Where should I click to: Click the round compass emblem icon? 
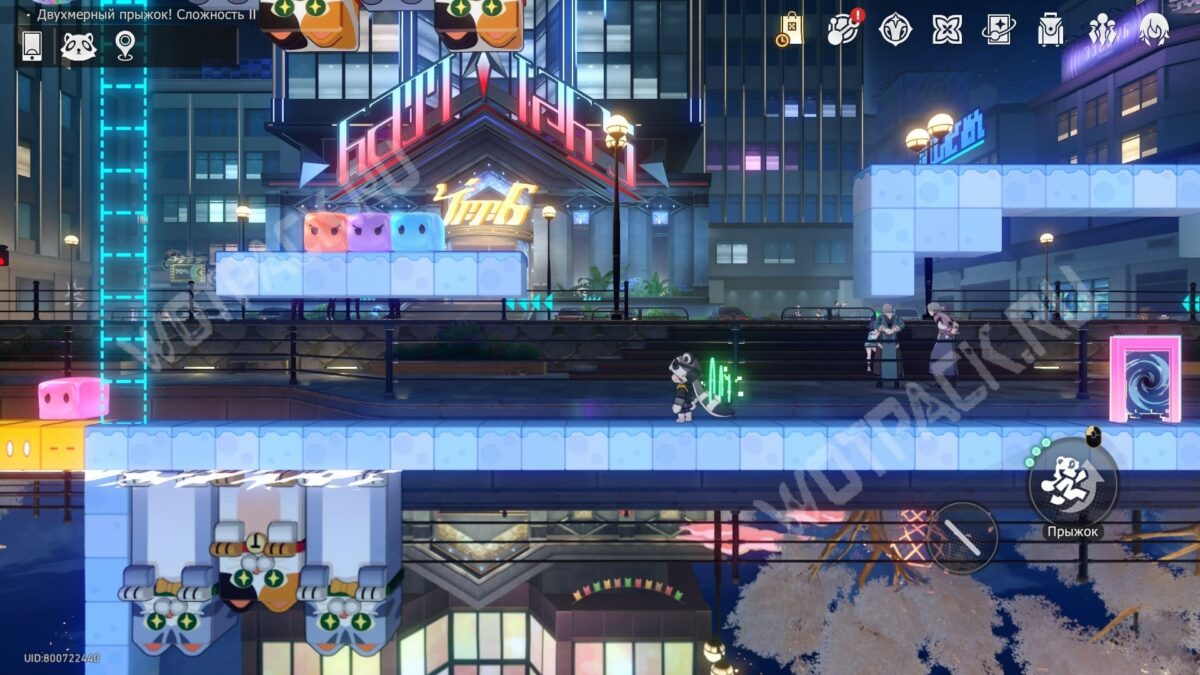tap(895, 29)
